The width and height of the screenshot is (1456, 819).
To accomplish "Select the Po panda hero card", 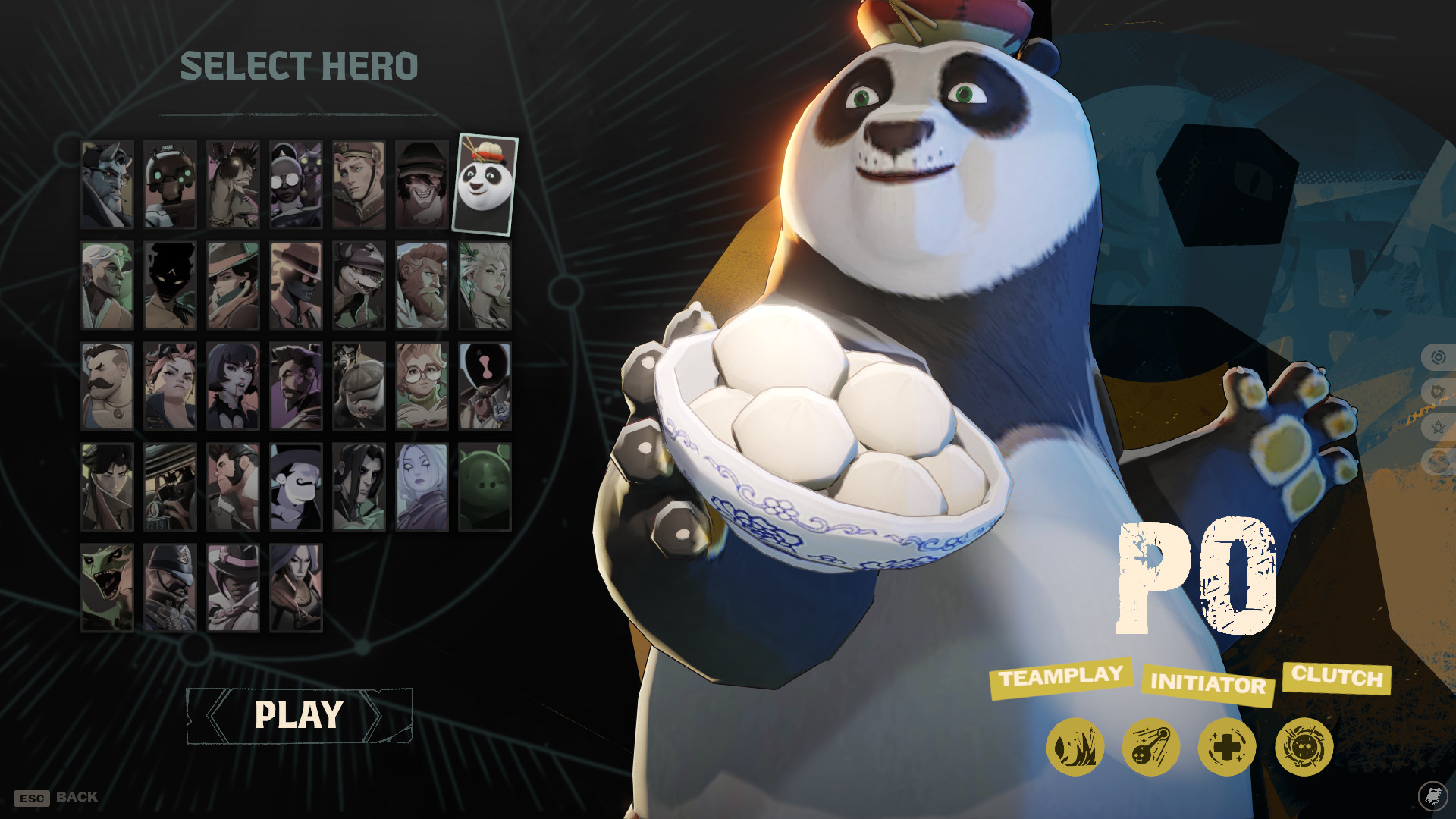I will click(x=485, y=184).
